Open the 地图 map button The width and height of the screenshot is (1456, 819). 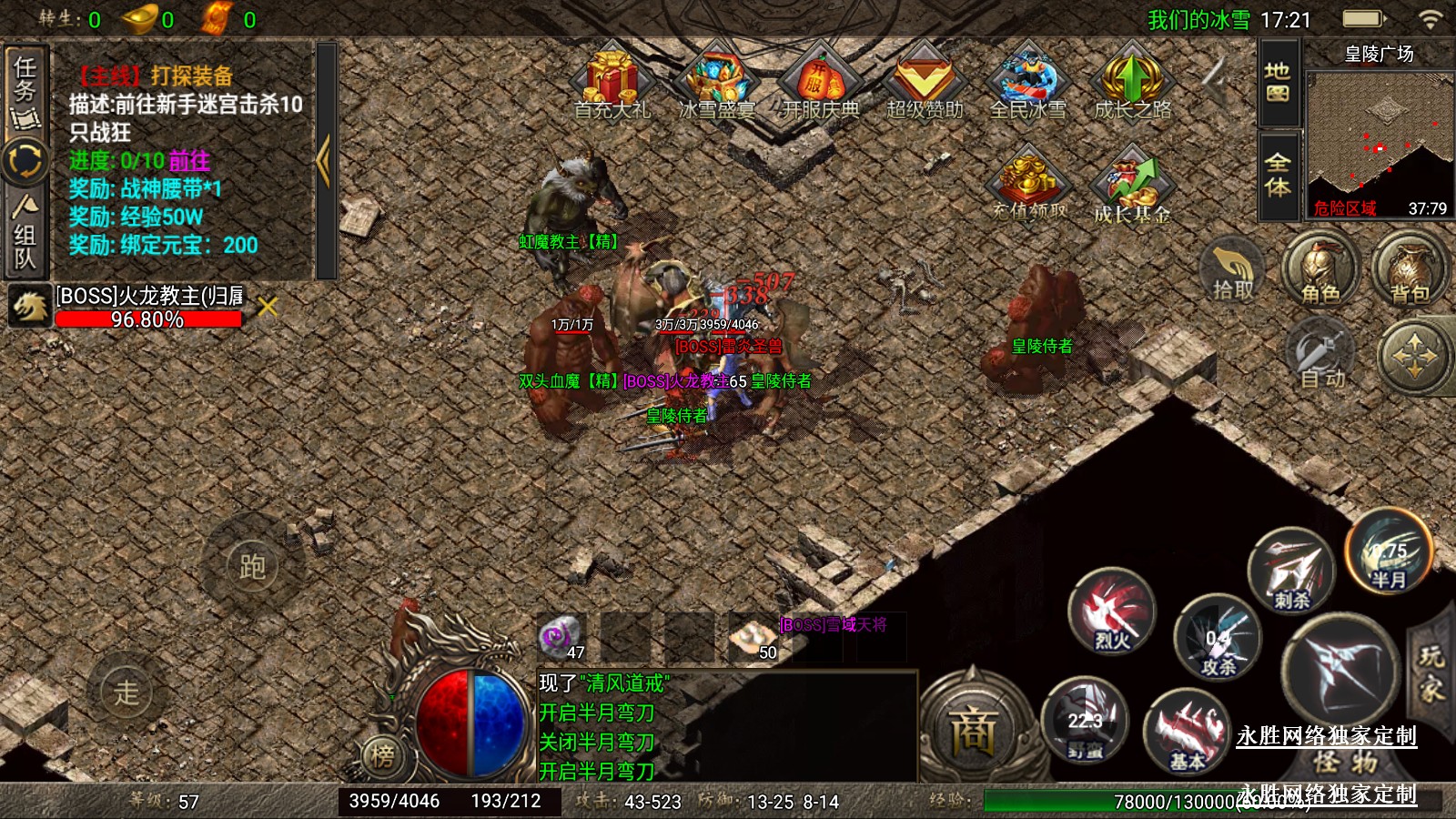1278,83
